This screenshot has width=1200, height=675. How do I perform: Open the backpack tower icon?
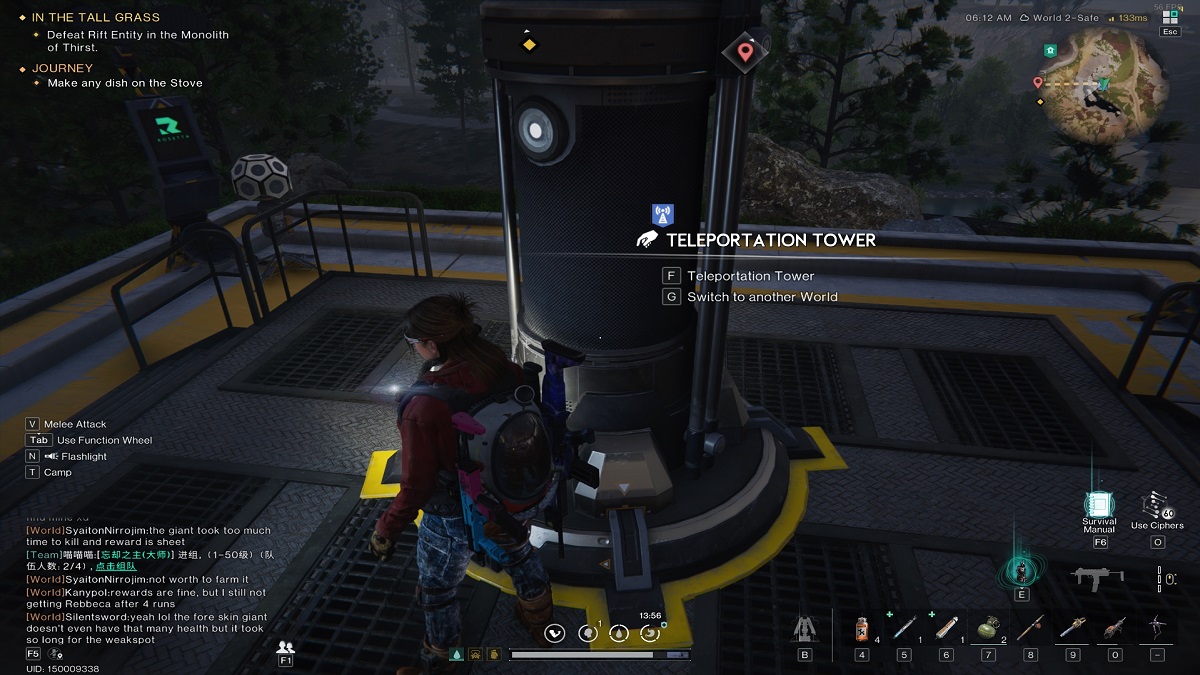[x=804, y=629]
